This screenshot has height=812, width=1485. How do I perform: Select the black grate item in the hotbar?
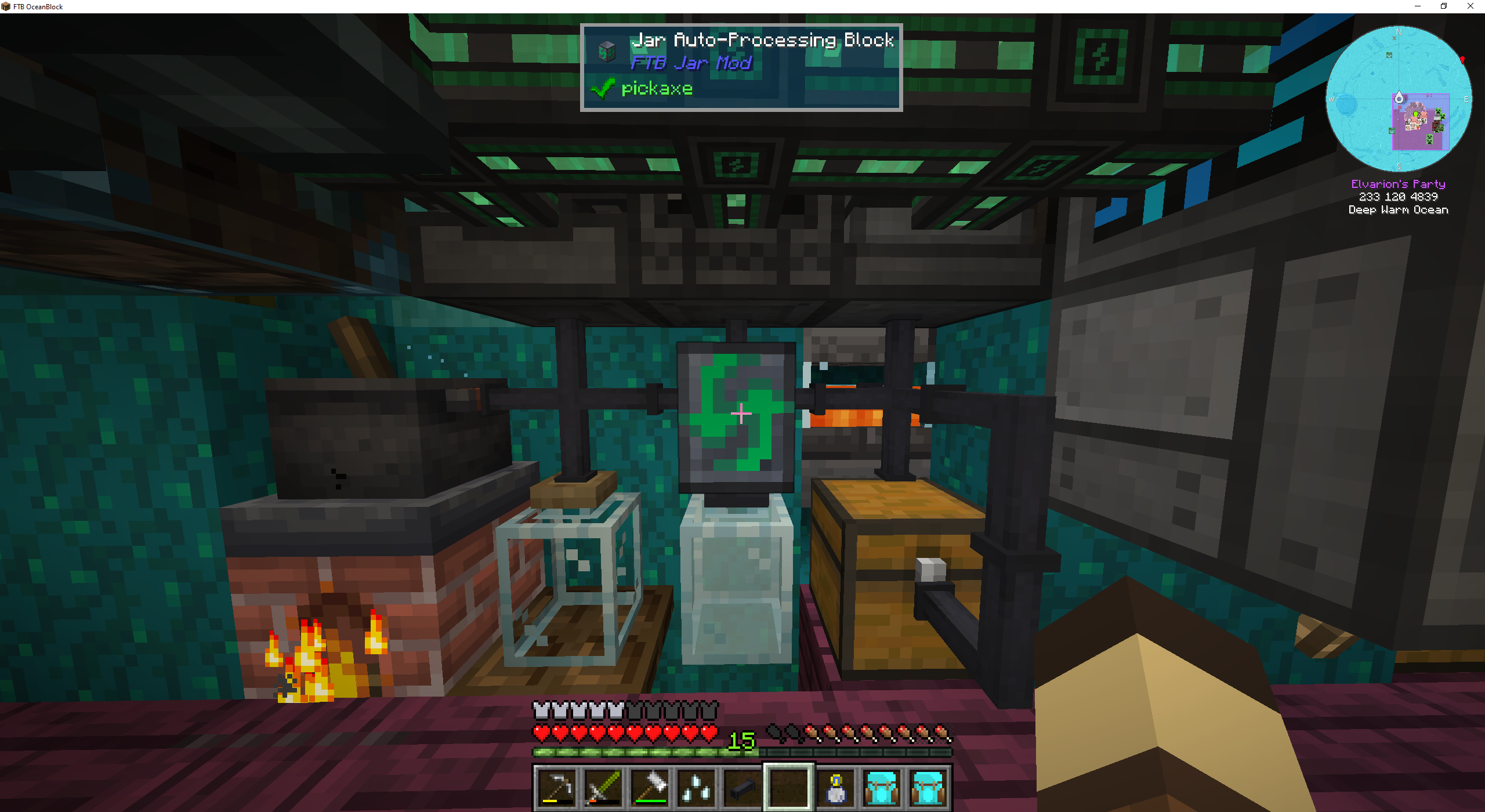click(744, 788)
